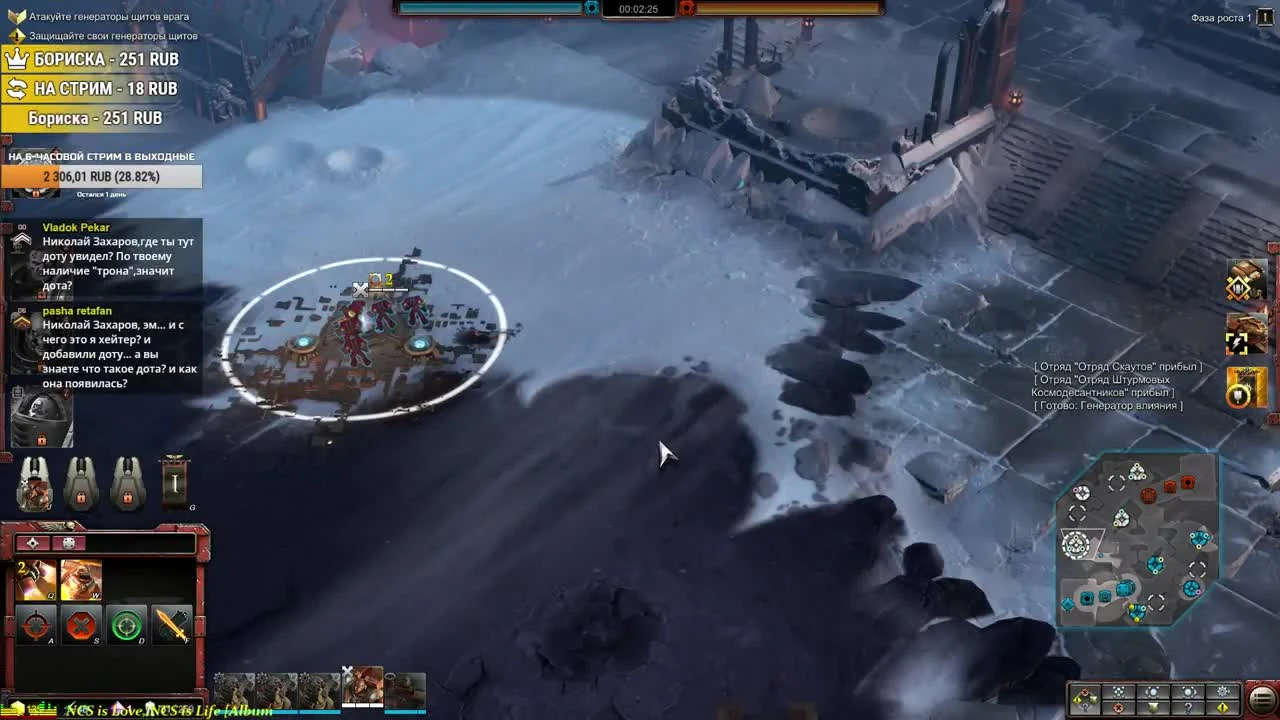Click the yellow exclamation alert ping icon

1221,707
